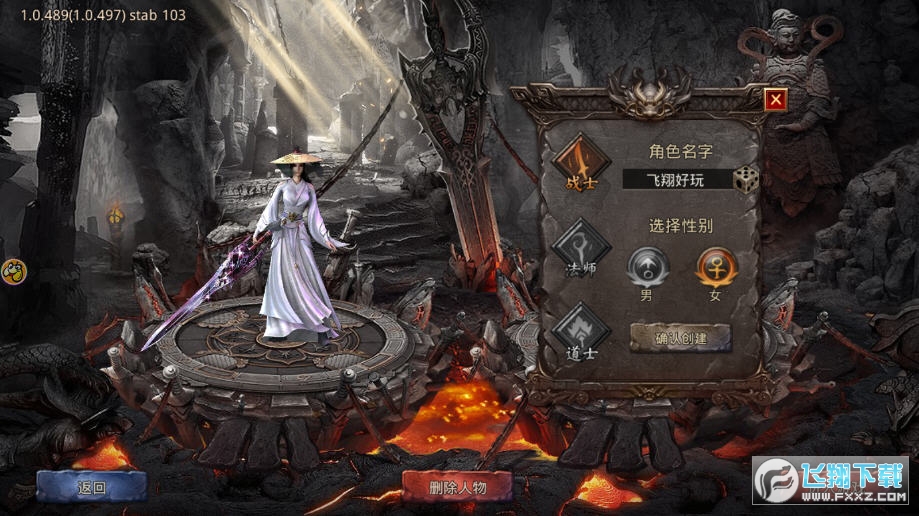Confirm creation with 确认创建 button

(680, 338)
